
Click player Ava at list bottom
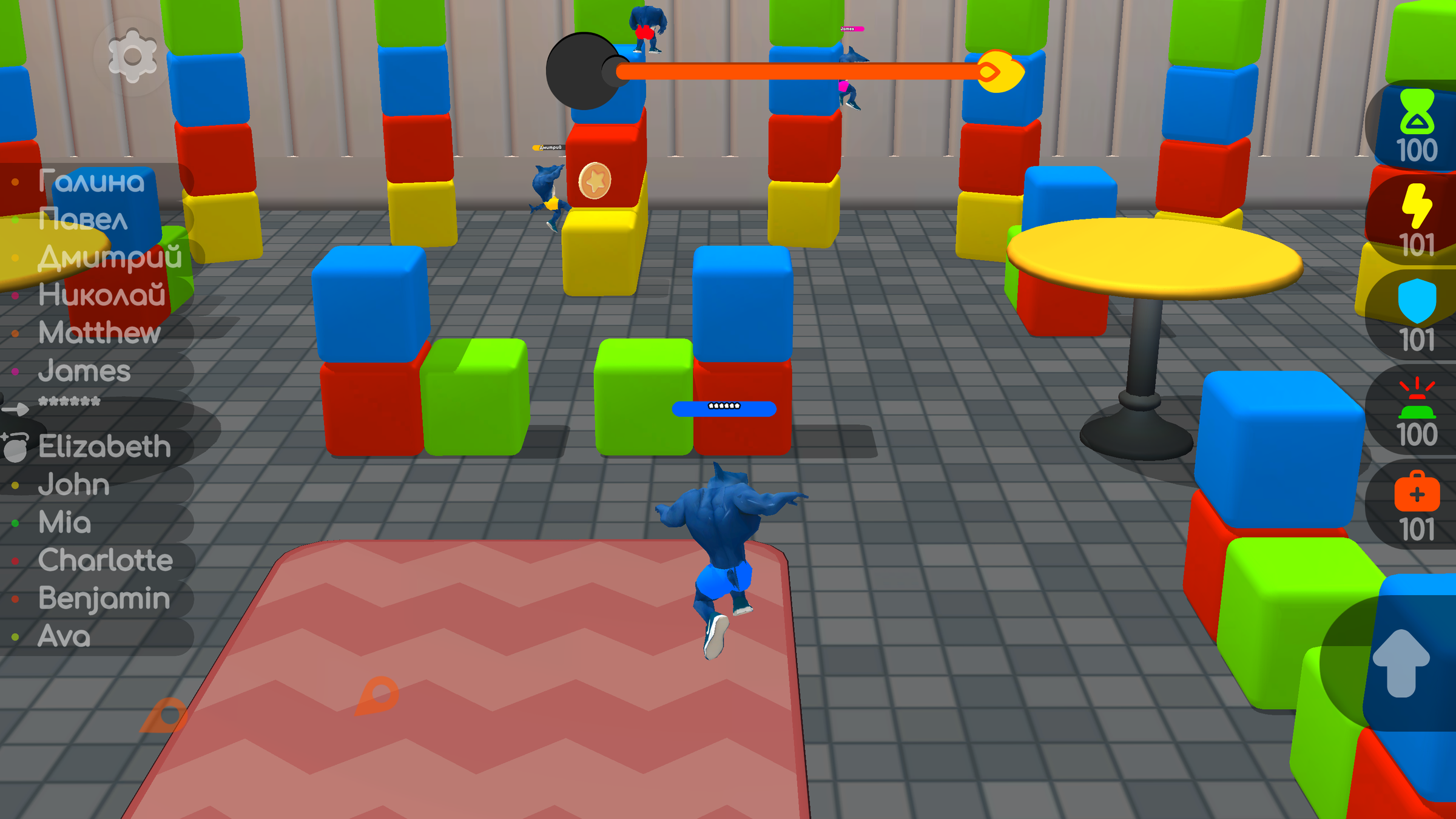(x=62, y=636)
